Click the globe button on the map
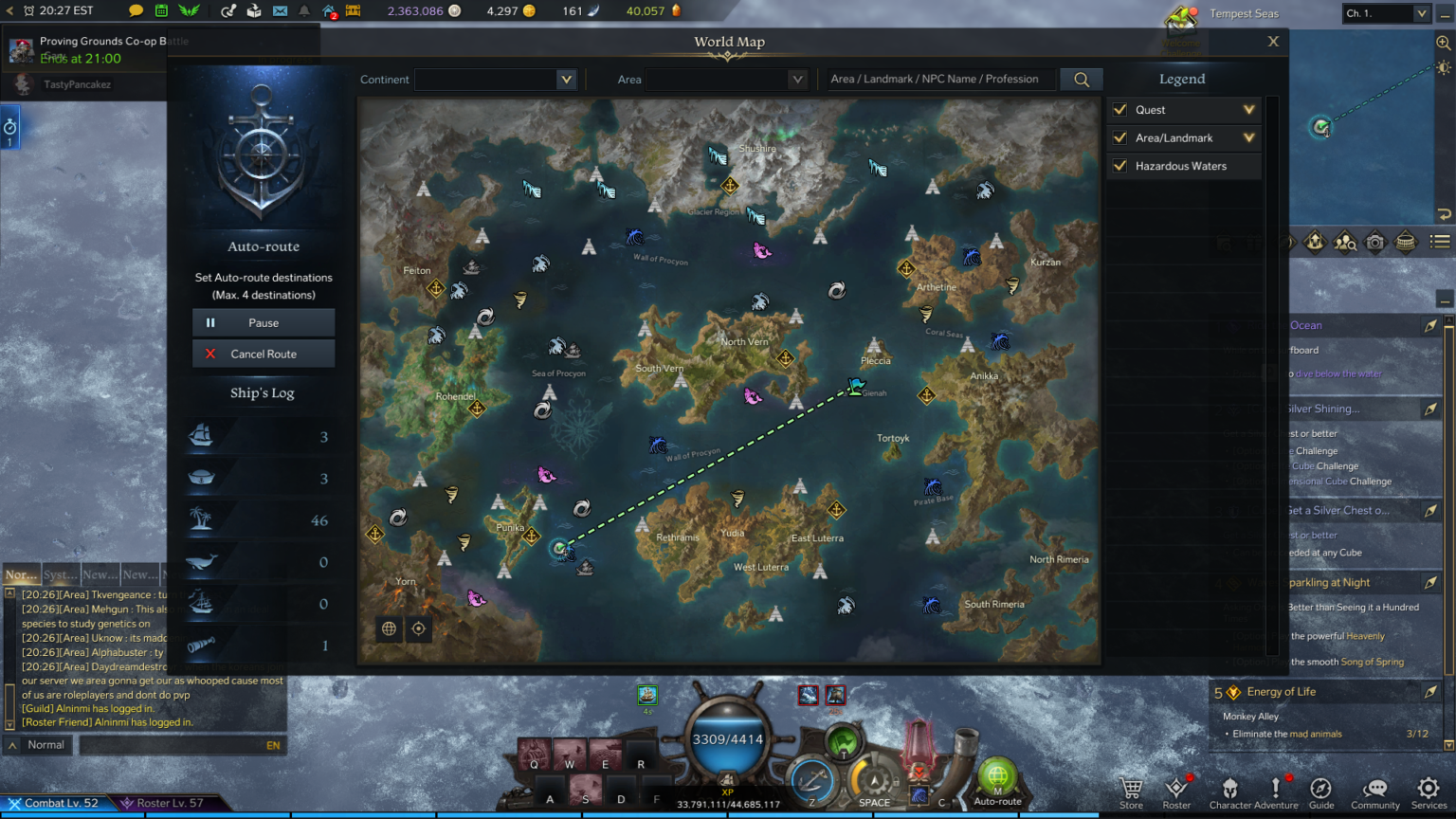 coord(389,628)
